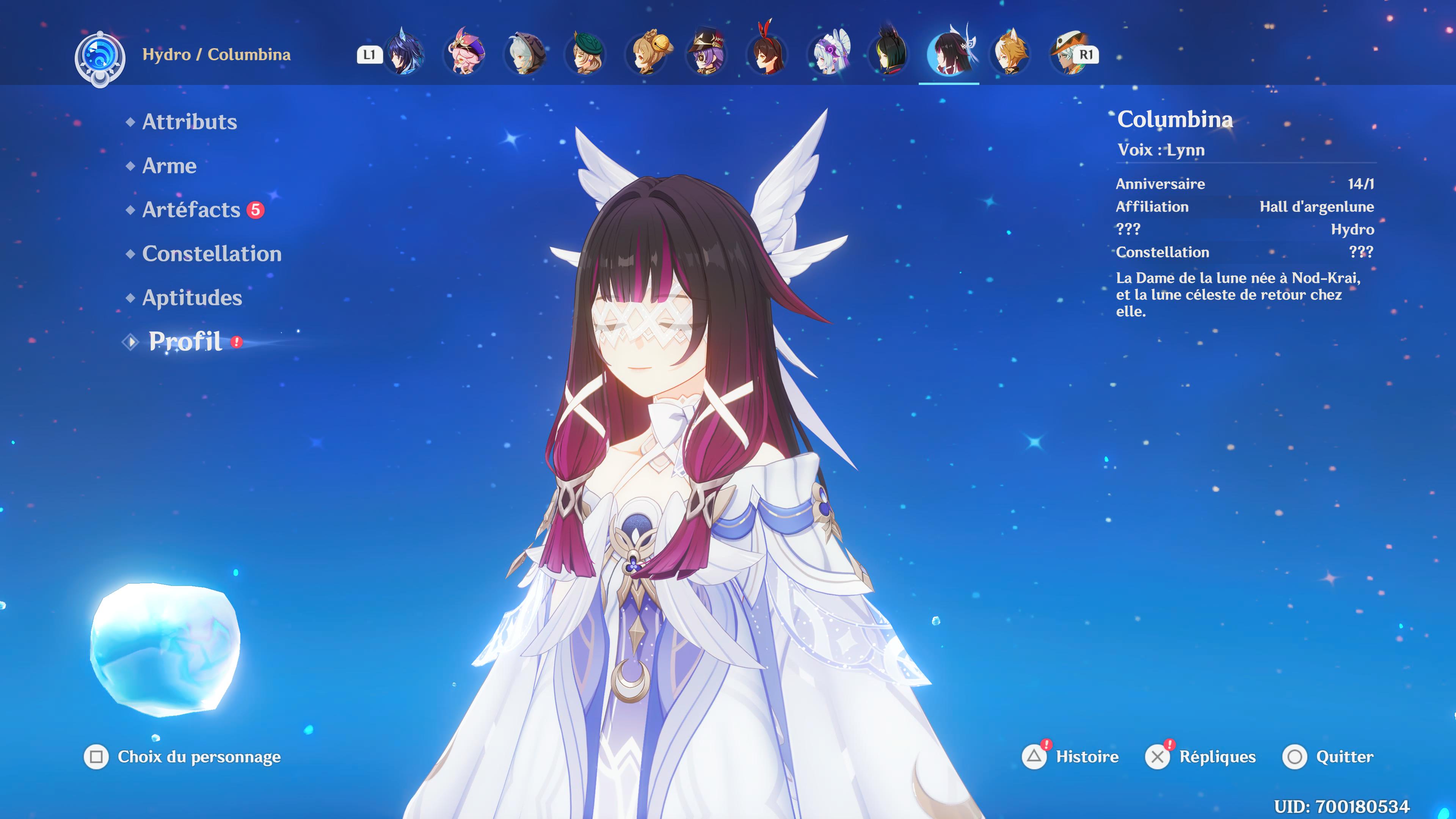
Task: Choose the character wearing a green beret
Action: (585, 54)
